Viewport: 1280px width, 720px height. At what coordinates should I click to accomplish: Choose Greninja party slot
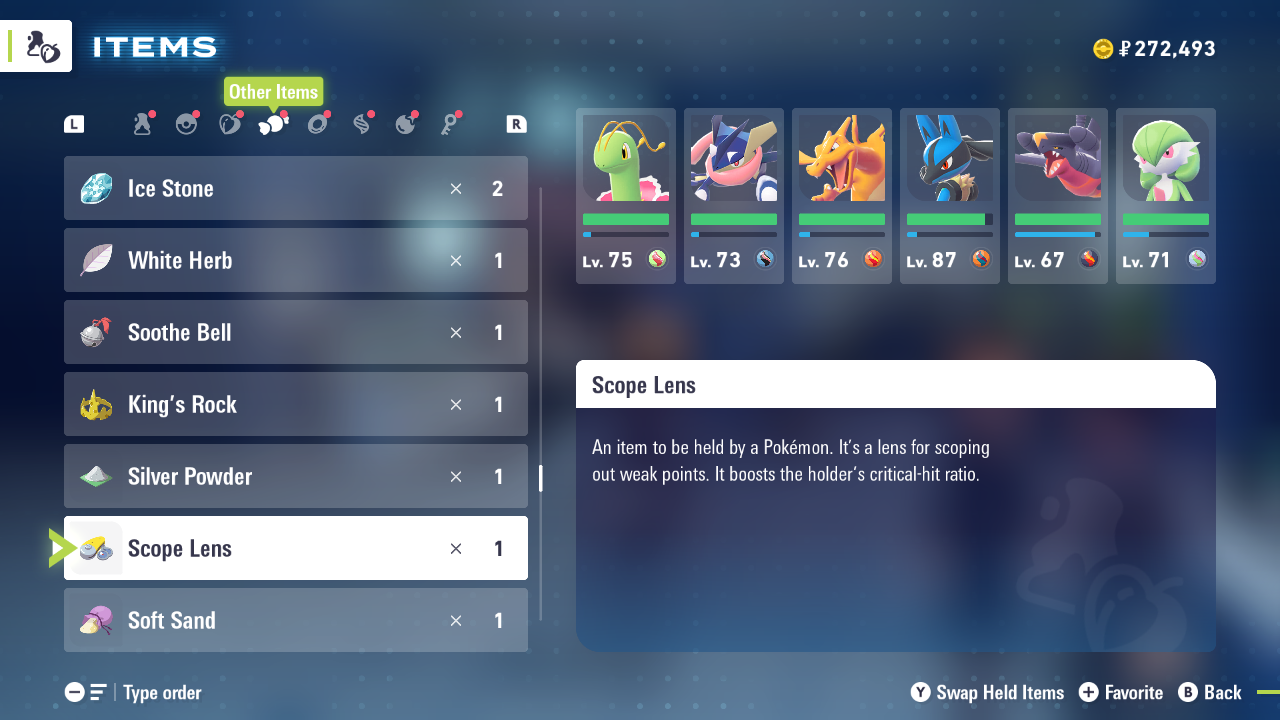pos(734,196)
